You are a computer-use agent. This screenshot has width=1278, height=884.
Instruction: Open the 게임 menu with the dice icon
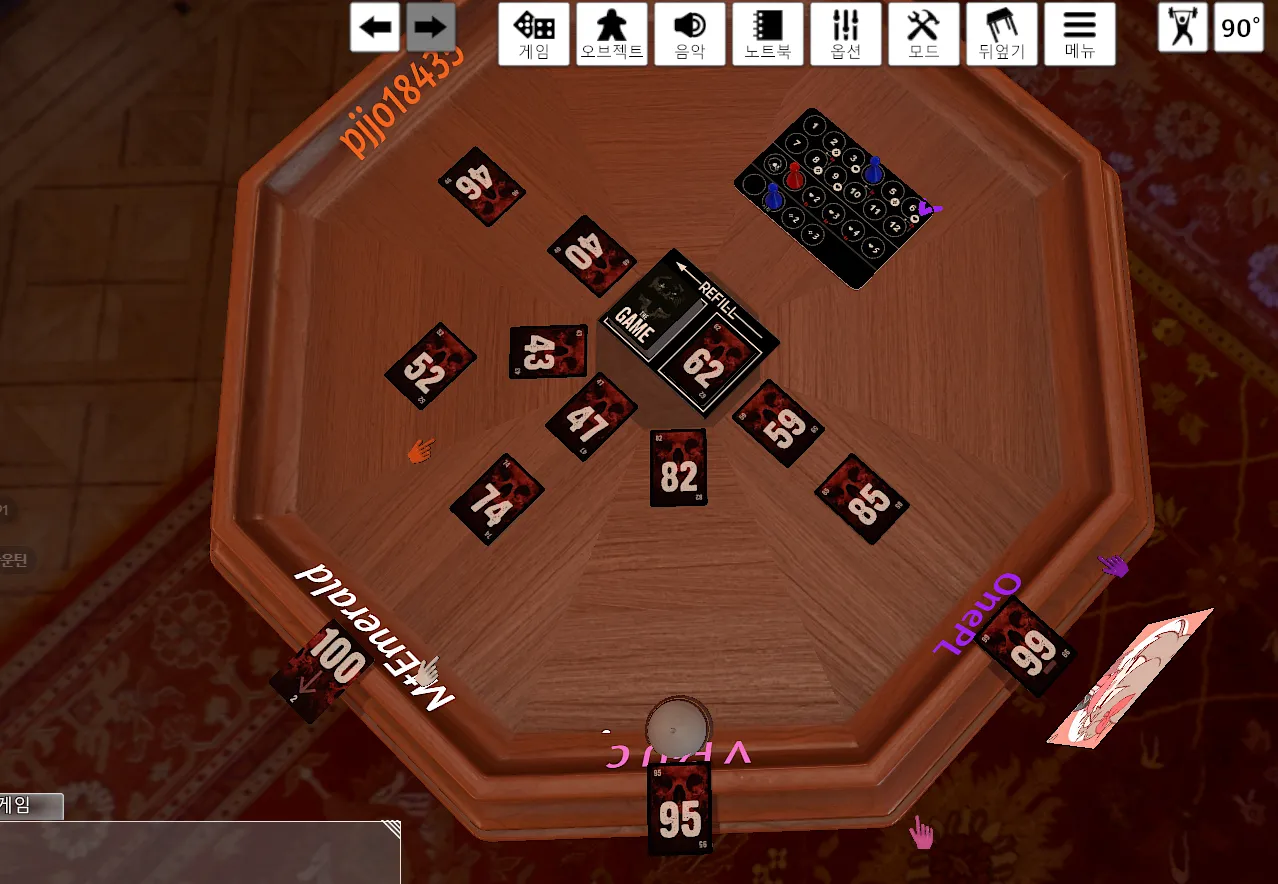[534, 34]
